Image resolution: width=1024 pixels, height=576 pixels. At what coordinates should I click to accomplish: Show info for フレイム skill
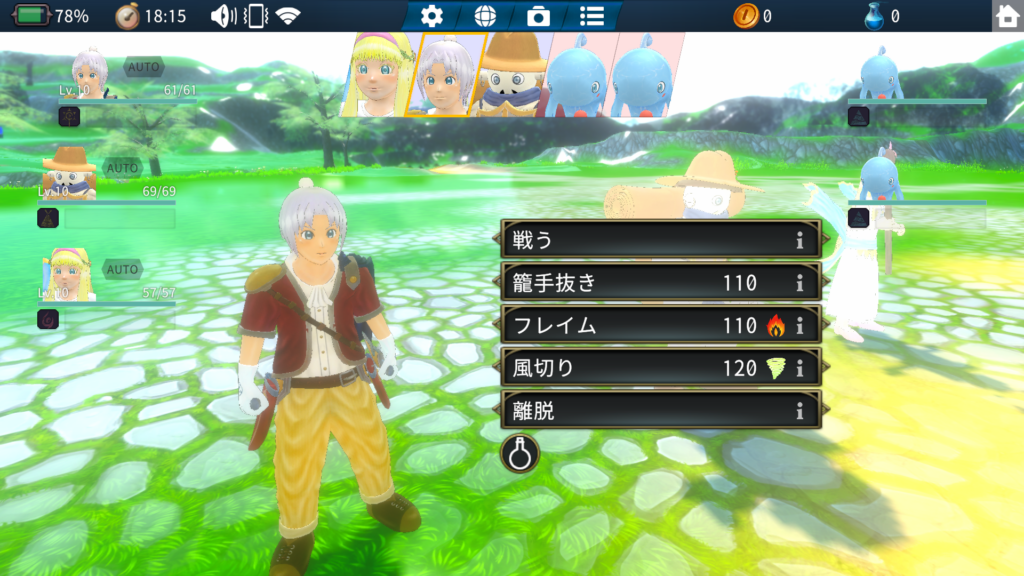(x=800, y=325)
